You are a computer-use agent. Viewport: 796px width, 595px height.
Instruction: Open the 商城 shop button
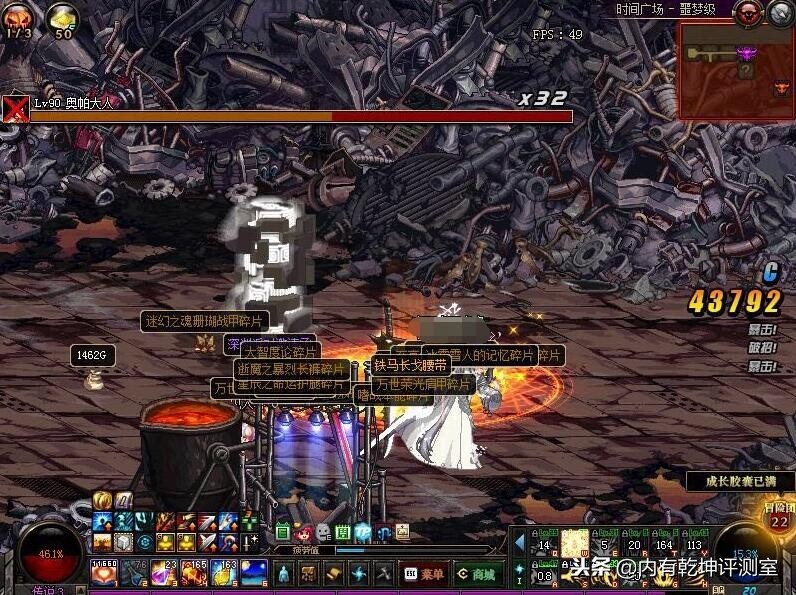tap(476, 574)
